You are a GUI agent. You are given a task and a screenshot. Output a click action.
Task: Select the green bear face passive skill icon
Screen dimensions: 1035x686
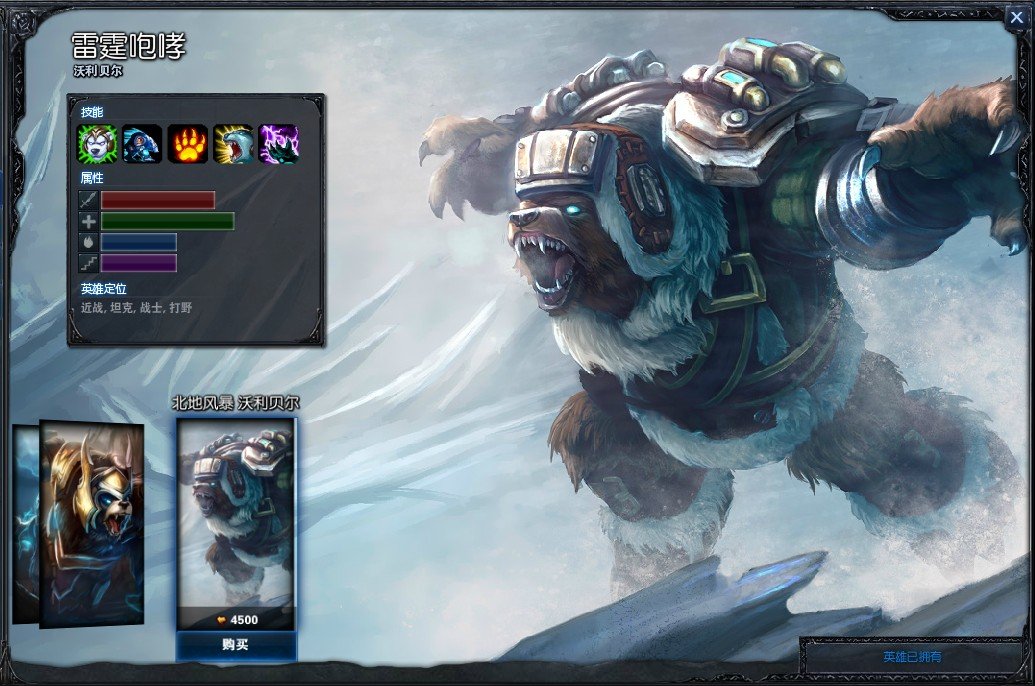98,144
